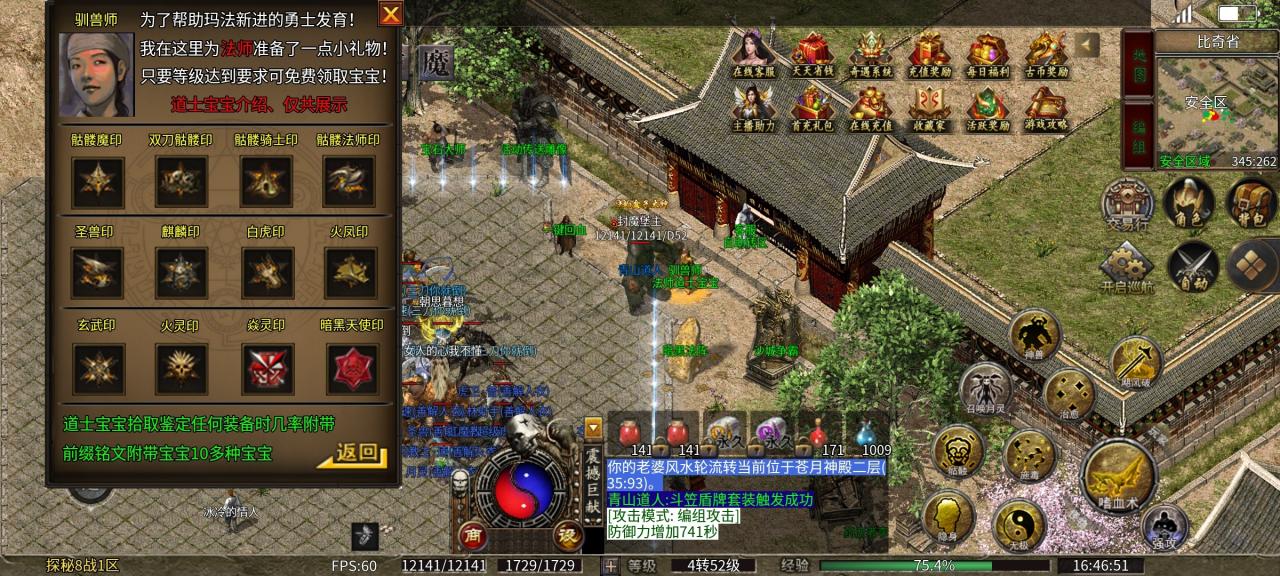Image resolution: width=1280 pixels, height=576 pixels.
Task: Open the 在线客服 customer service icon
Action: 755,55
